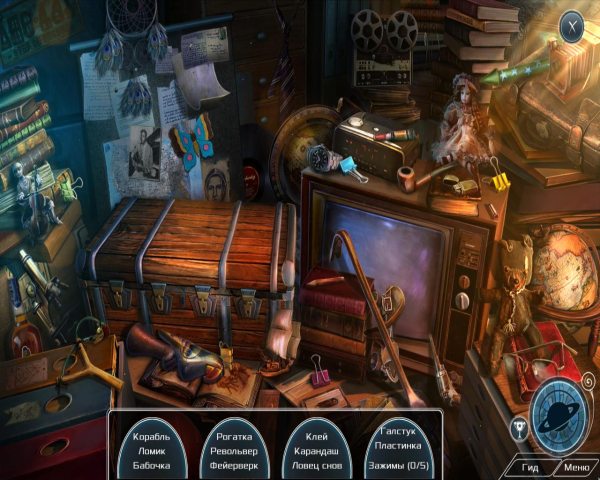600x480 pixels.
Task: Open the Гид strategy guide
Action: point(530,466)
